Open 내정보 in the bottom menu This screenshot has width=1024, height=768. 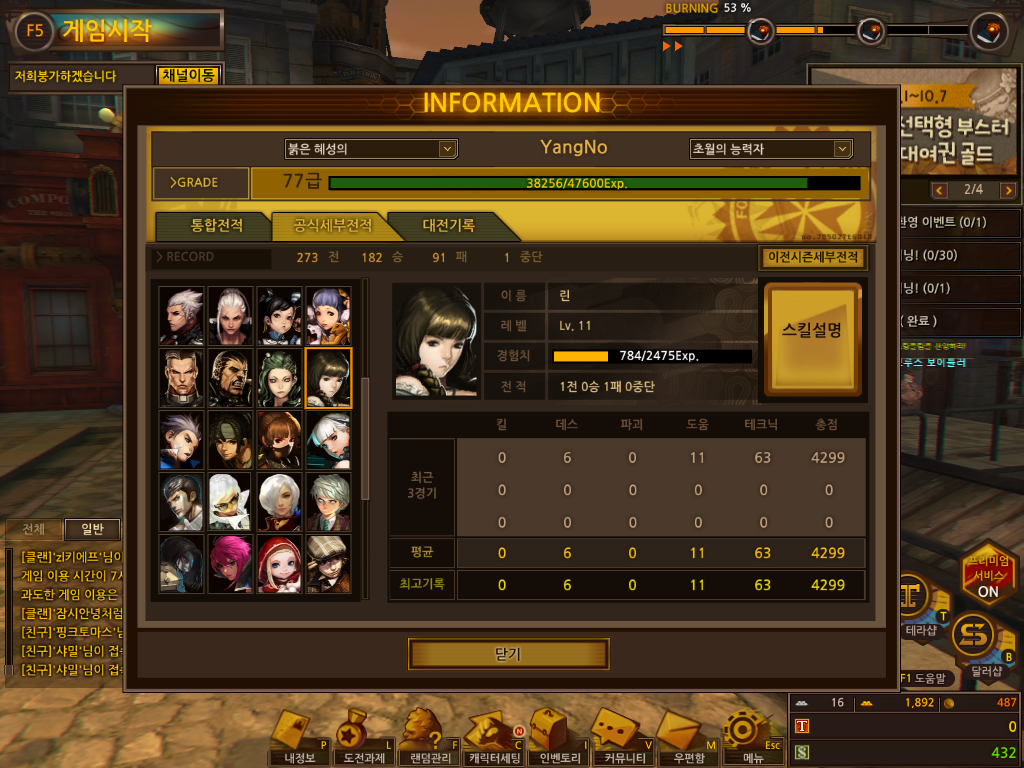[296, 740]
